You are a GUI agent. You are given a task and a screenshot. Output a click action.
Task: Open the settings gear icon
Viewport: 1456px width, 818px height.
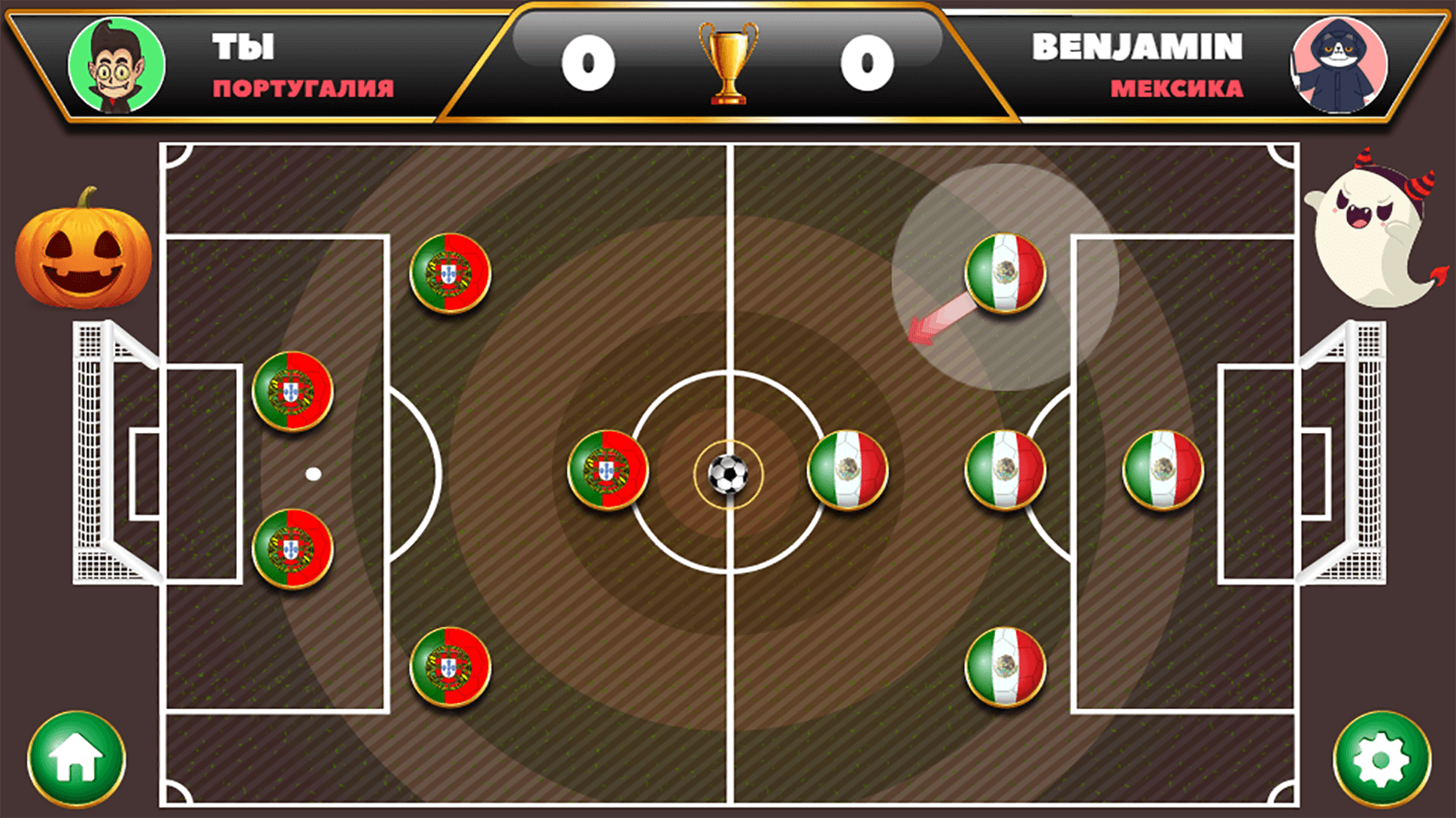click(1381, 759)
